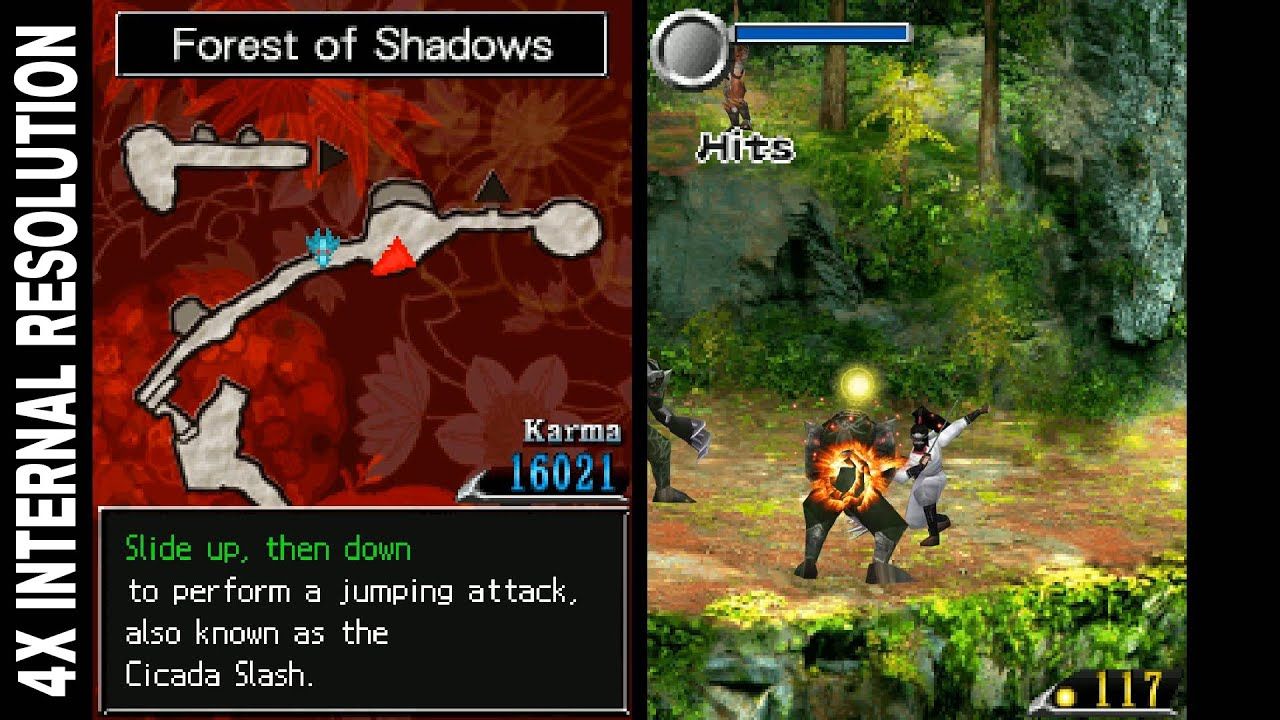Click the silver Karma arrow emblem

click(471, 485)
